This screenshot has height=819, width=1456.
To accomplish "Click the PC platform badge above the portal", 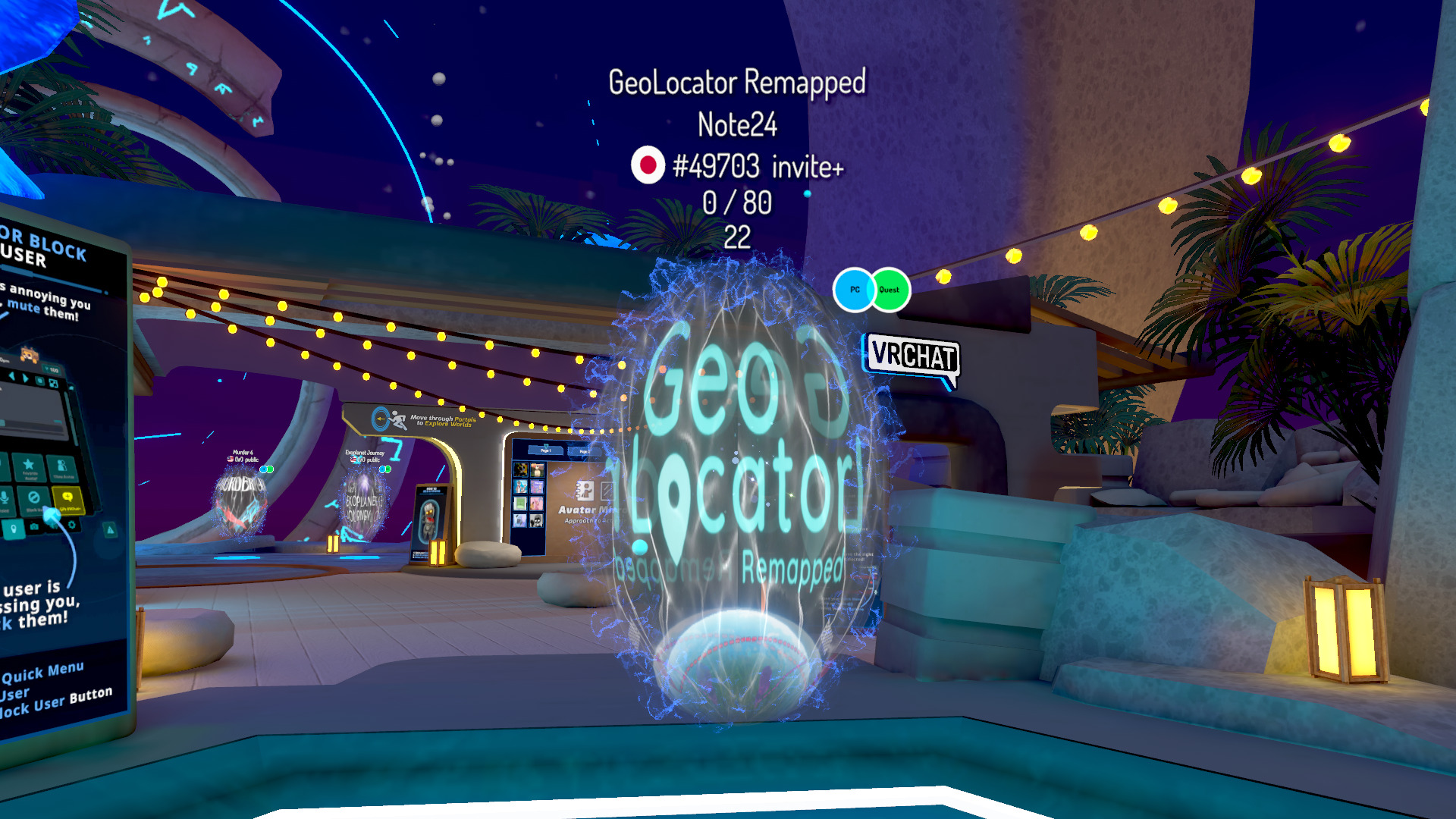I will (855, 290).
